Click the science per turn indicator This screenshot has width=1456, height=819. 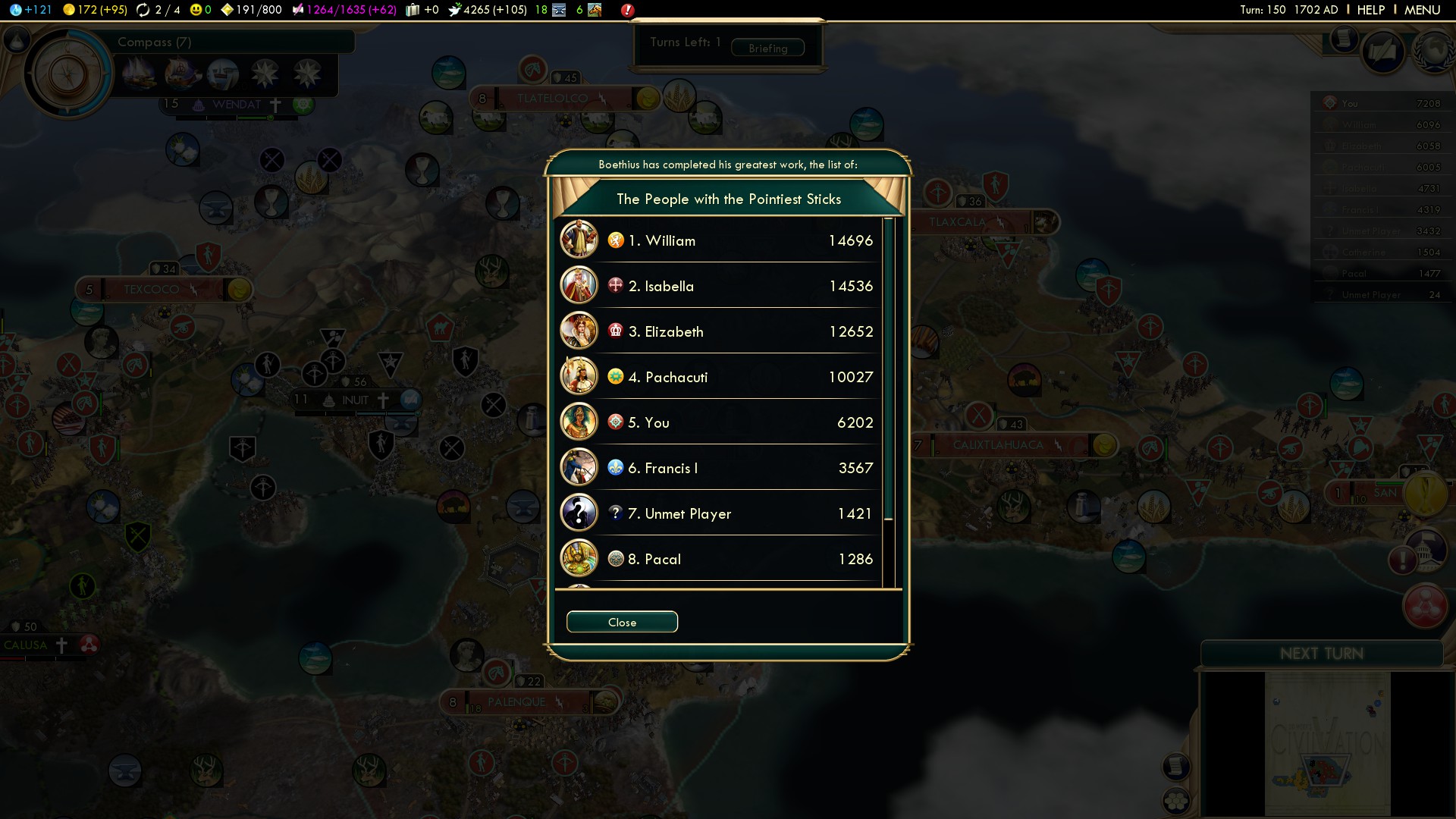(30, 10)
